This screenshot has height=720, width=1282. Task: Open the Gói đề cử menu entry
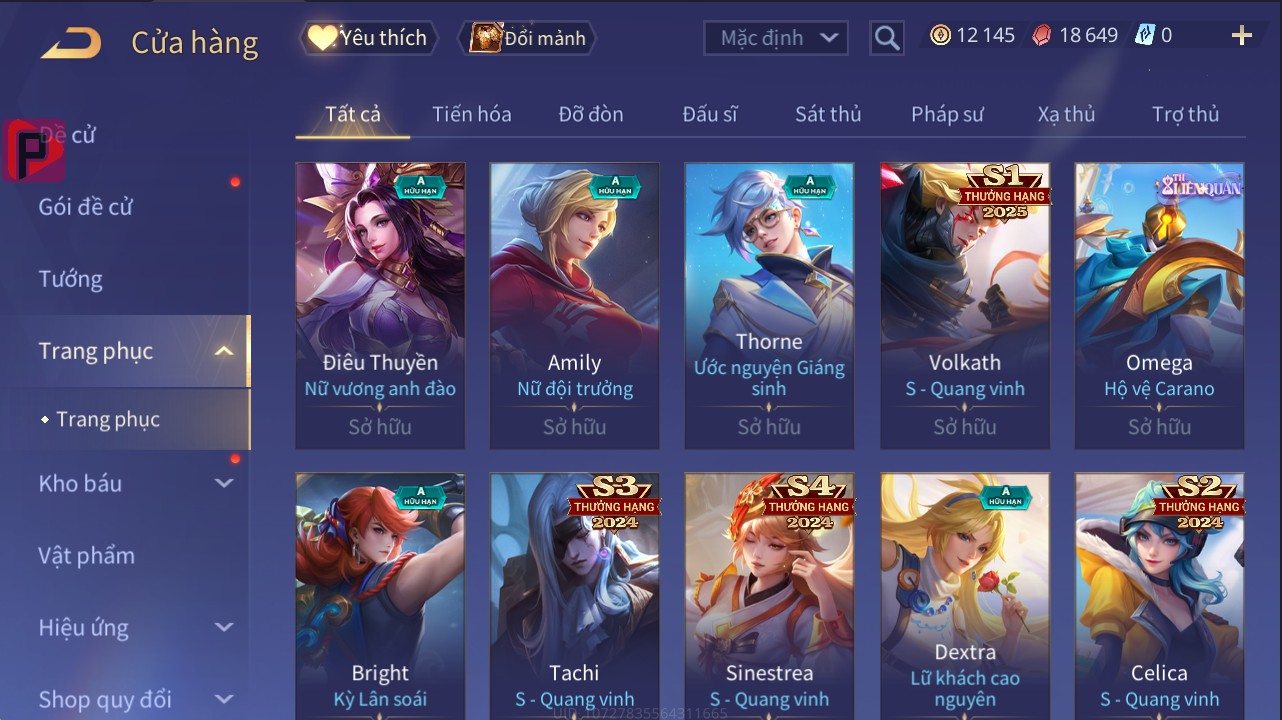coord(86,207)
